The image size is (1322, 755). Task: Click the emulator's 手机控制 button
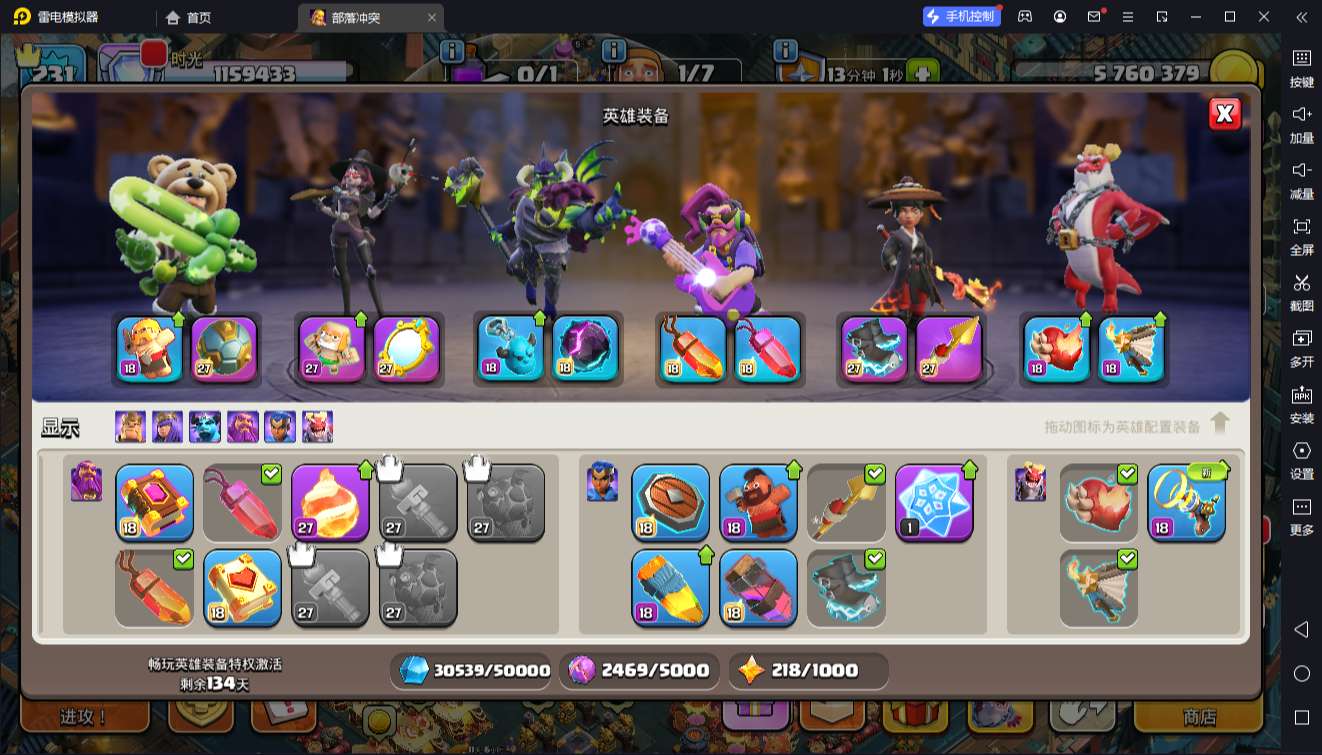[x=962, y=17]
